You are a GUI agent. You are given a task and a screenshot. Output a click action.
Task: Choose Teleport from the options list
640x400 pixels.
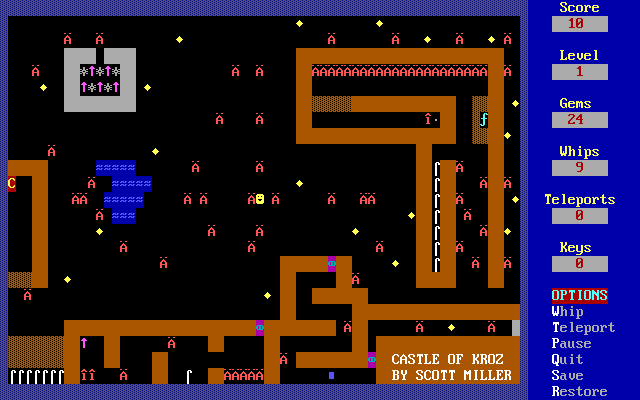[x=583, y=328]
